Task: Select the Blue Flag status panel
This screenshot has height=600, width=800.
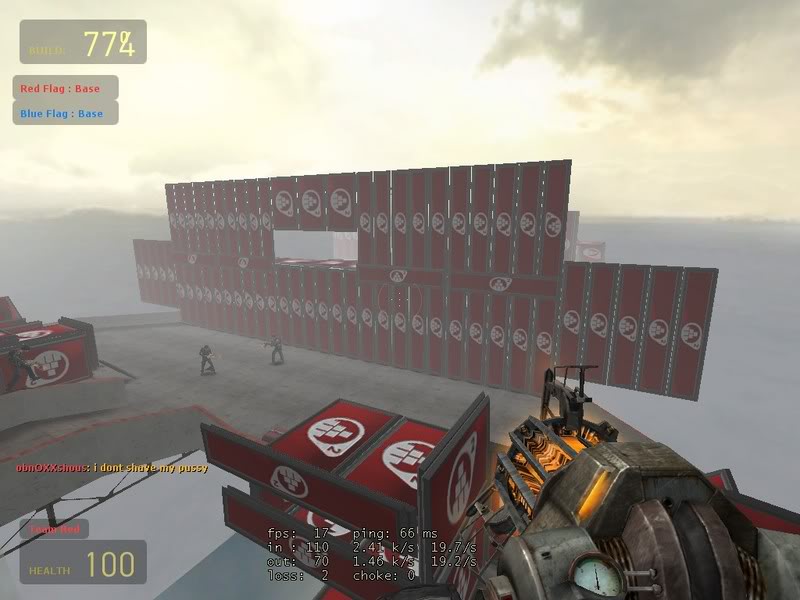Action: (65, 113)
